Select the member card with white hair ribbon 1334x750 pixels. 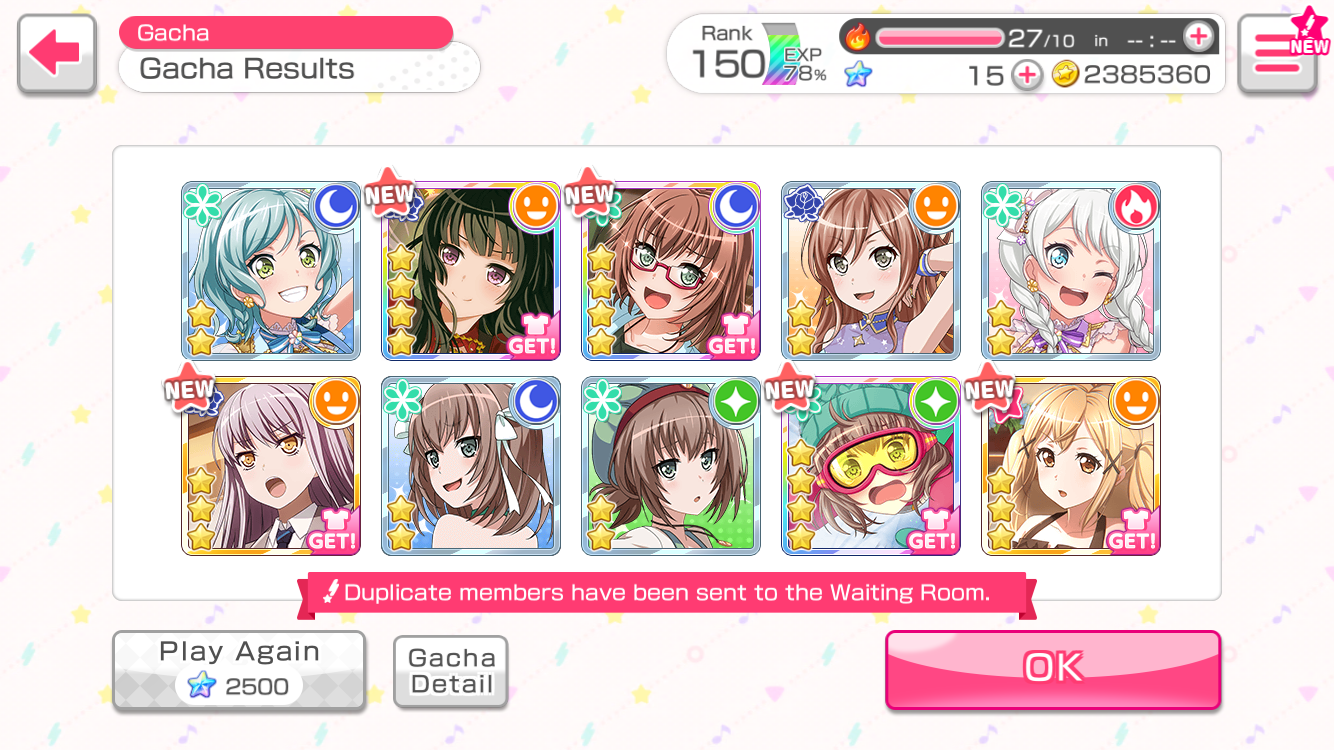471,466
